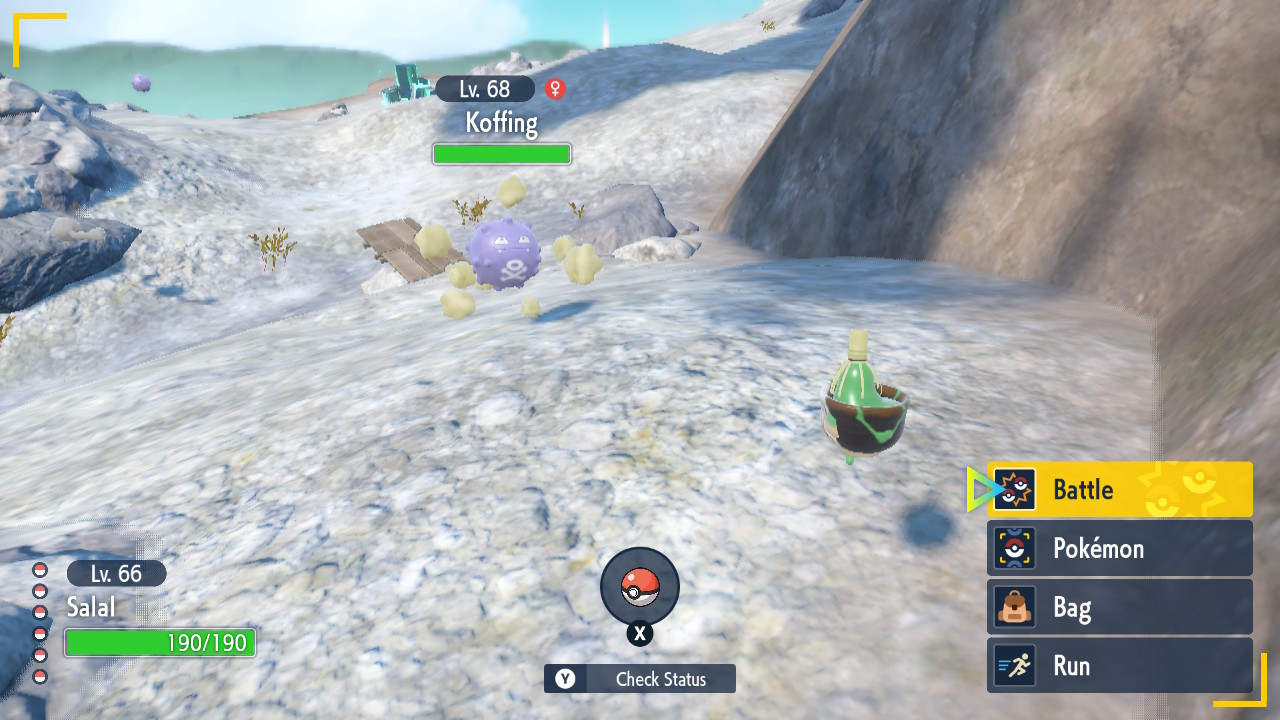Screen dimensions: 1280x720
Task: Throw a Poké Ball using the ball icon
Action: coord(640,587)
